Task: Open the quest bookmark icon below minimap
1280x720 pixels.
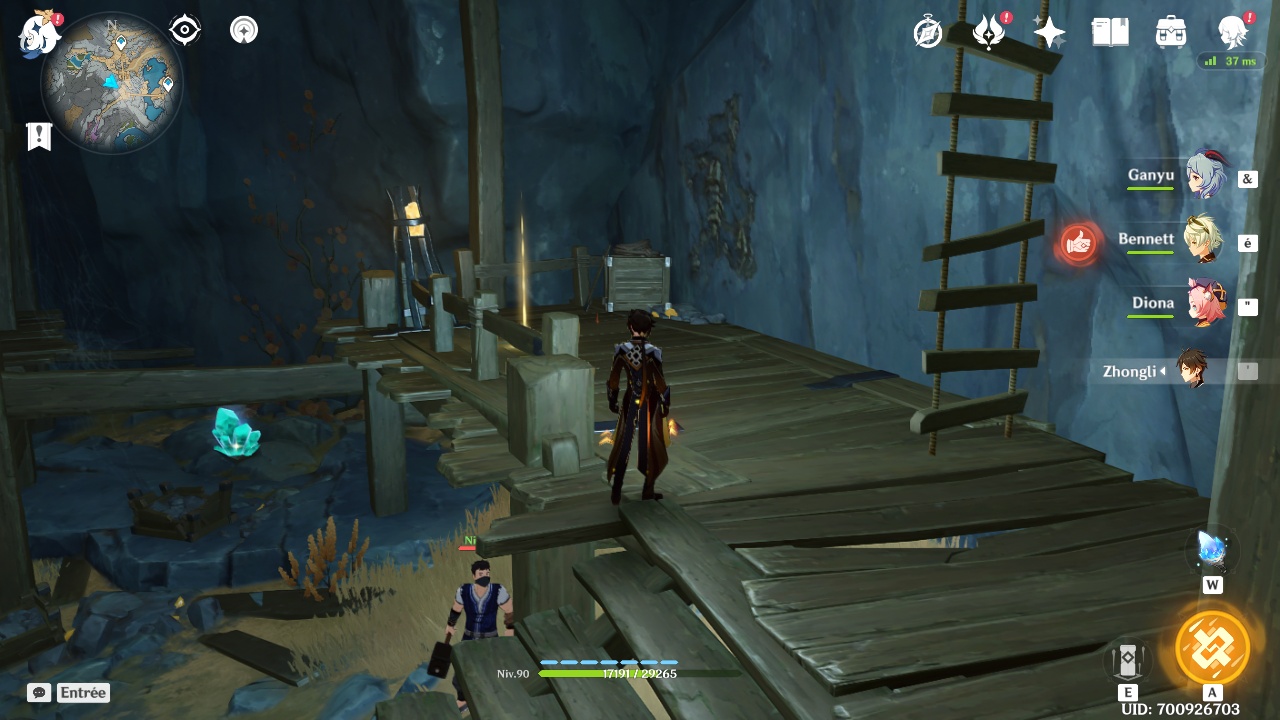Action: [39, 137]
